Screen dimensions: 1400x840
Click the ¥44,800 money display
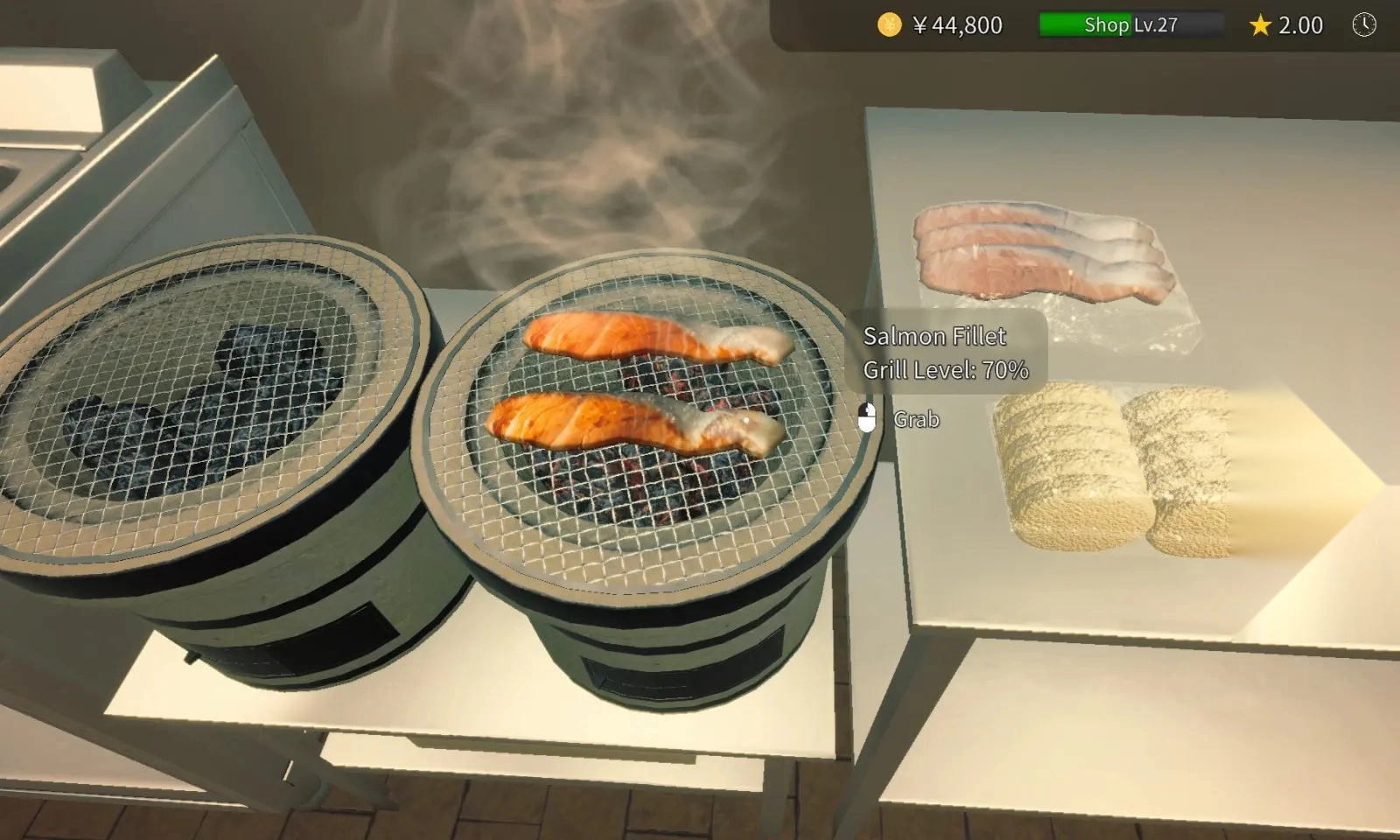click(958, 25)
